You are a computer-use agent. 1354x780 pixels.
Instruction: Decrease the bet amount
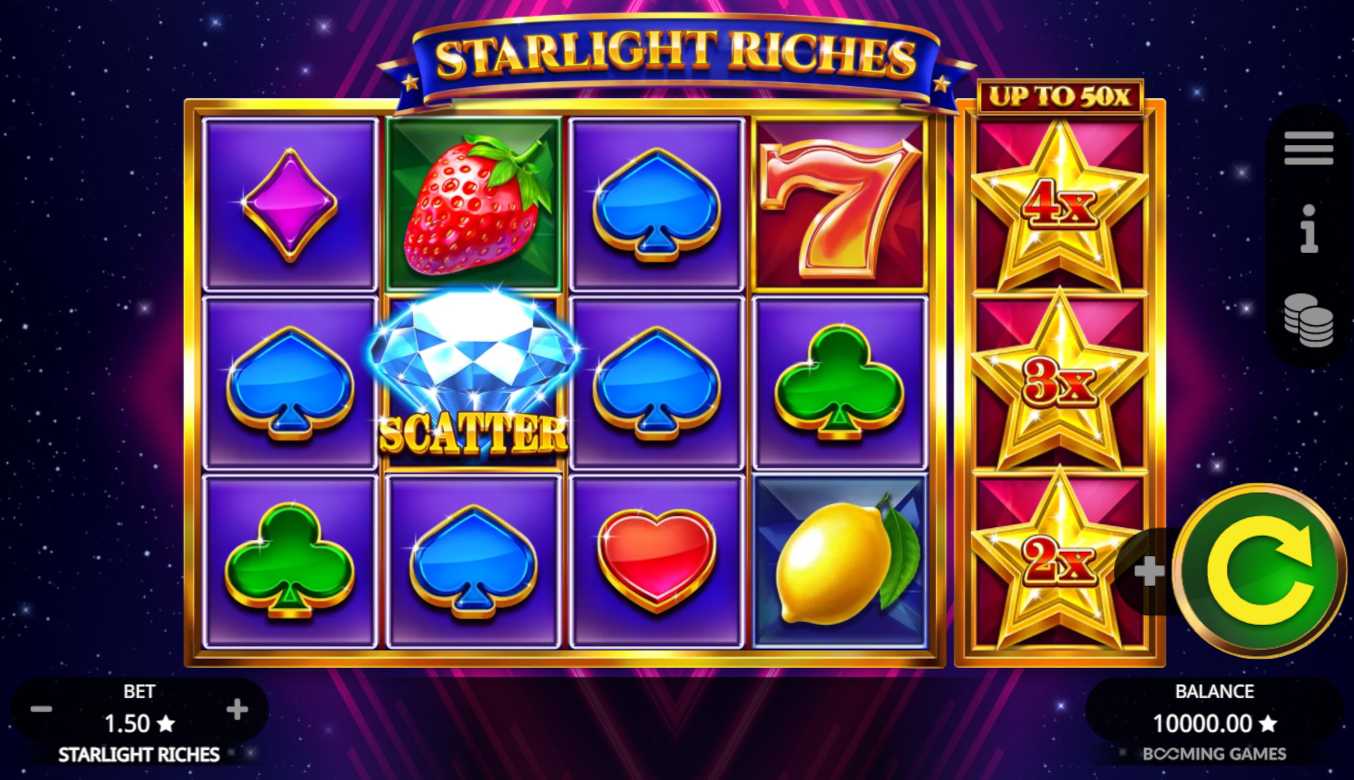tap(41, 710)
